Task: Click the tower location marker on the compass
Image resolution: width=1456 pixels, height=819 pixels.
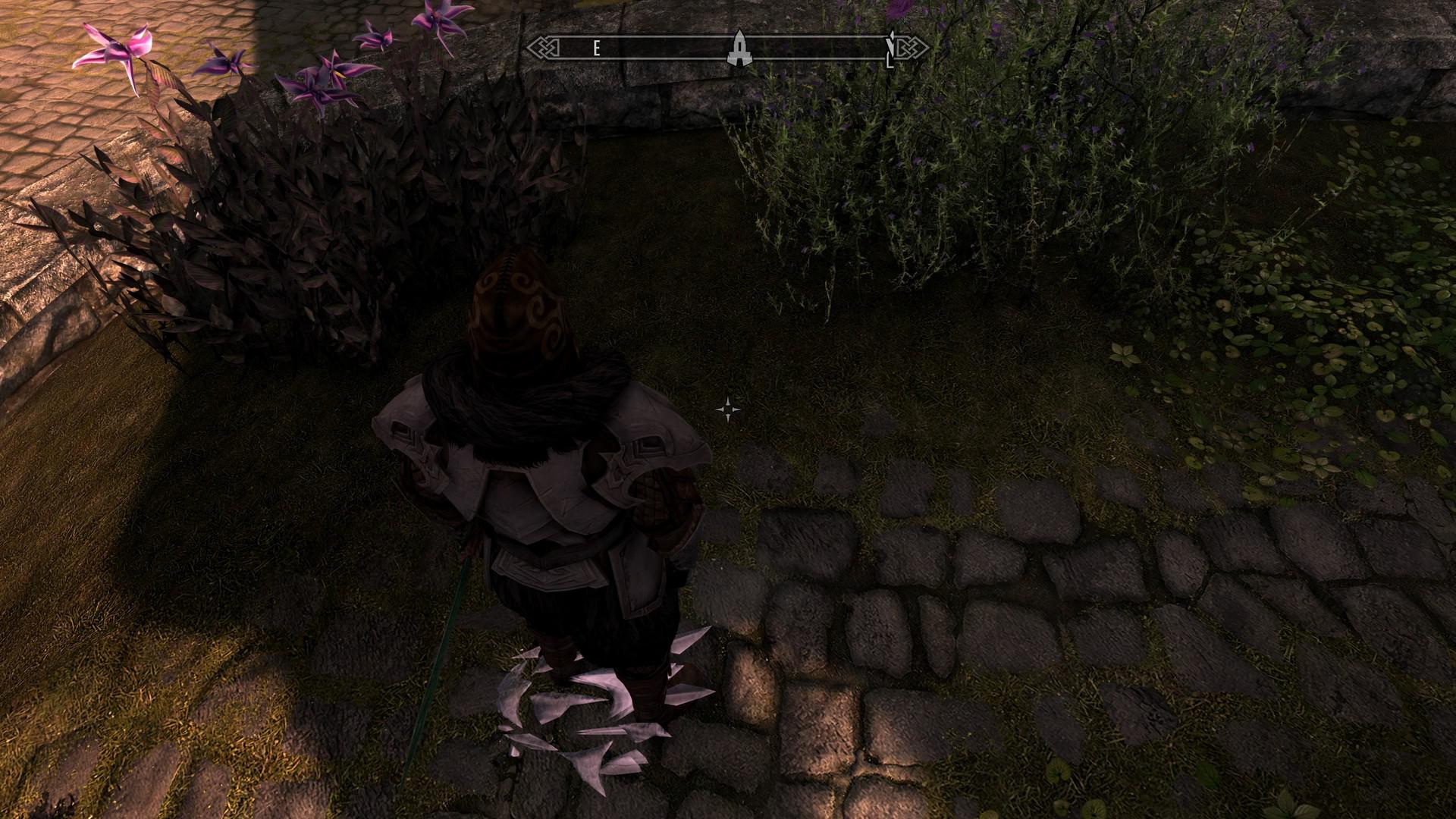Action: click(x=739, y=47)
